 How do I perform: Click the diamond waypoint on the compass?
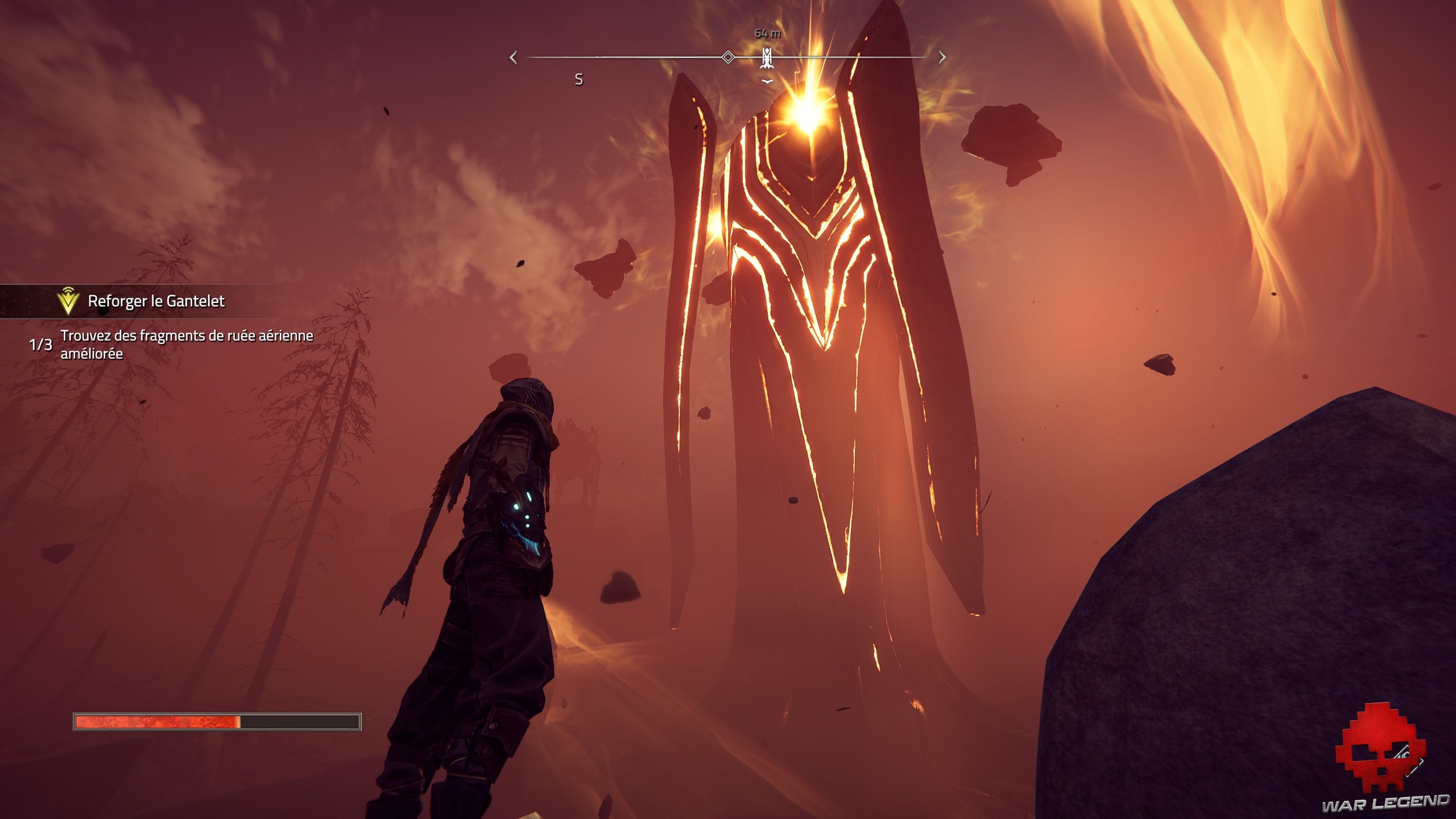[727, 57]
